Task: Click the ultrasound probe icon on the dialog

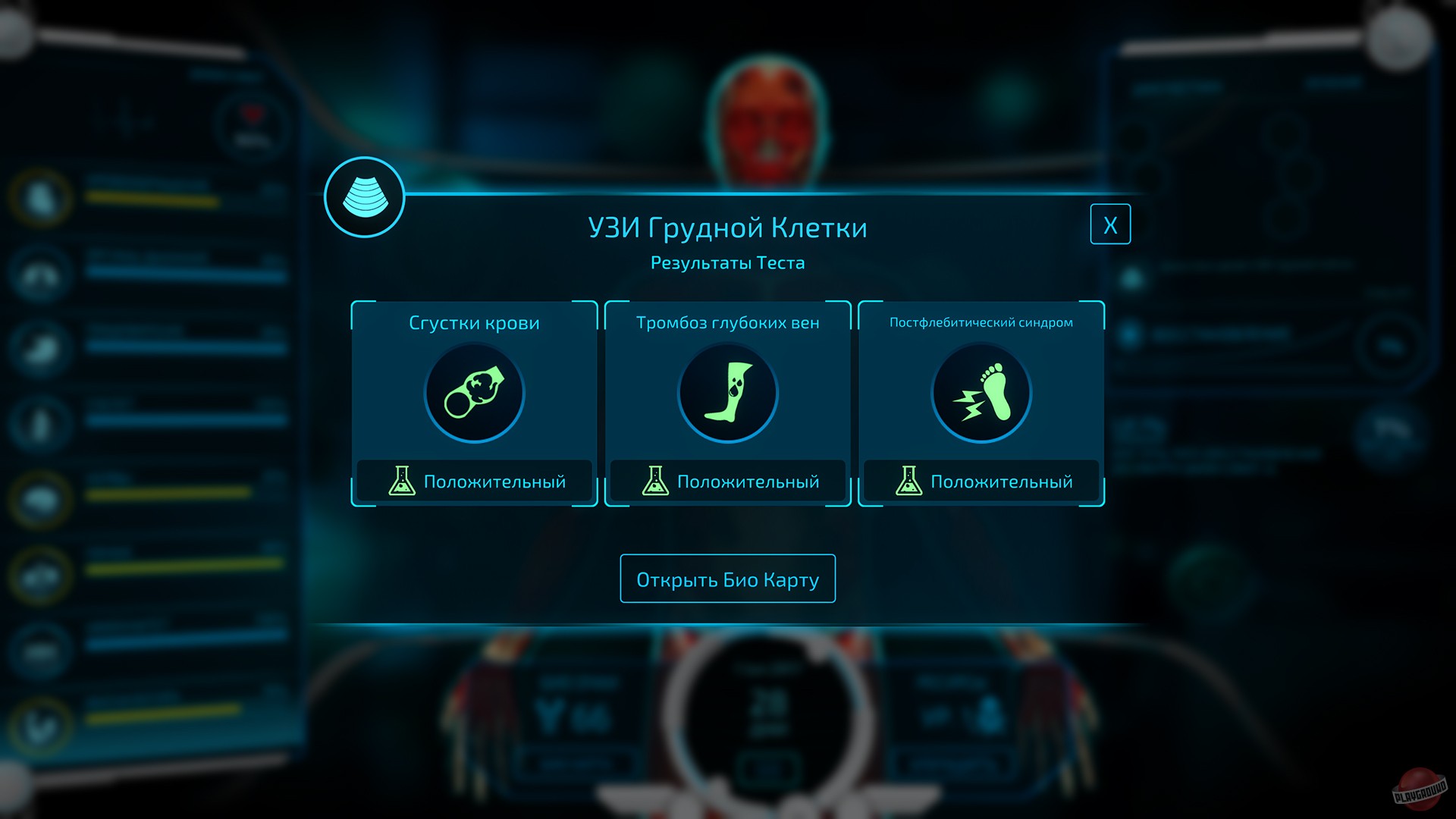Action: click(365, 196)
